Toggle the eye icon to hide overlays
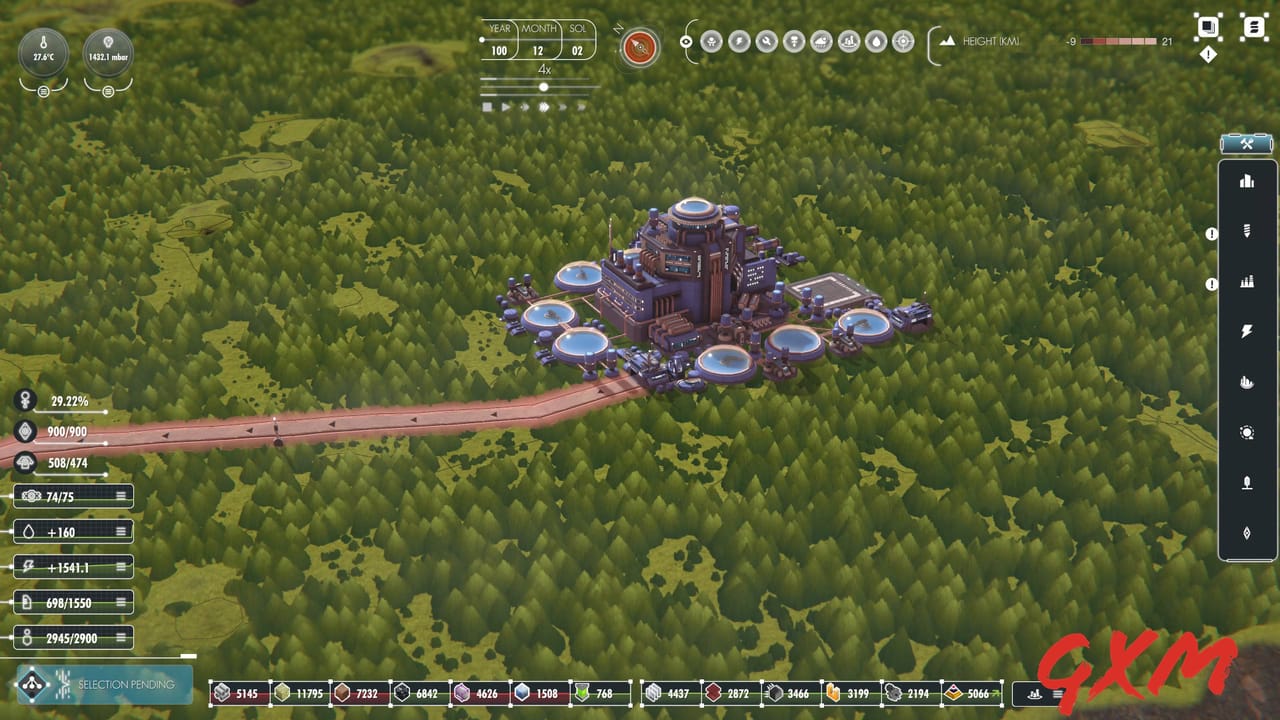Screen dimensions: 1280x720 685,42
